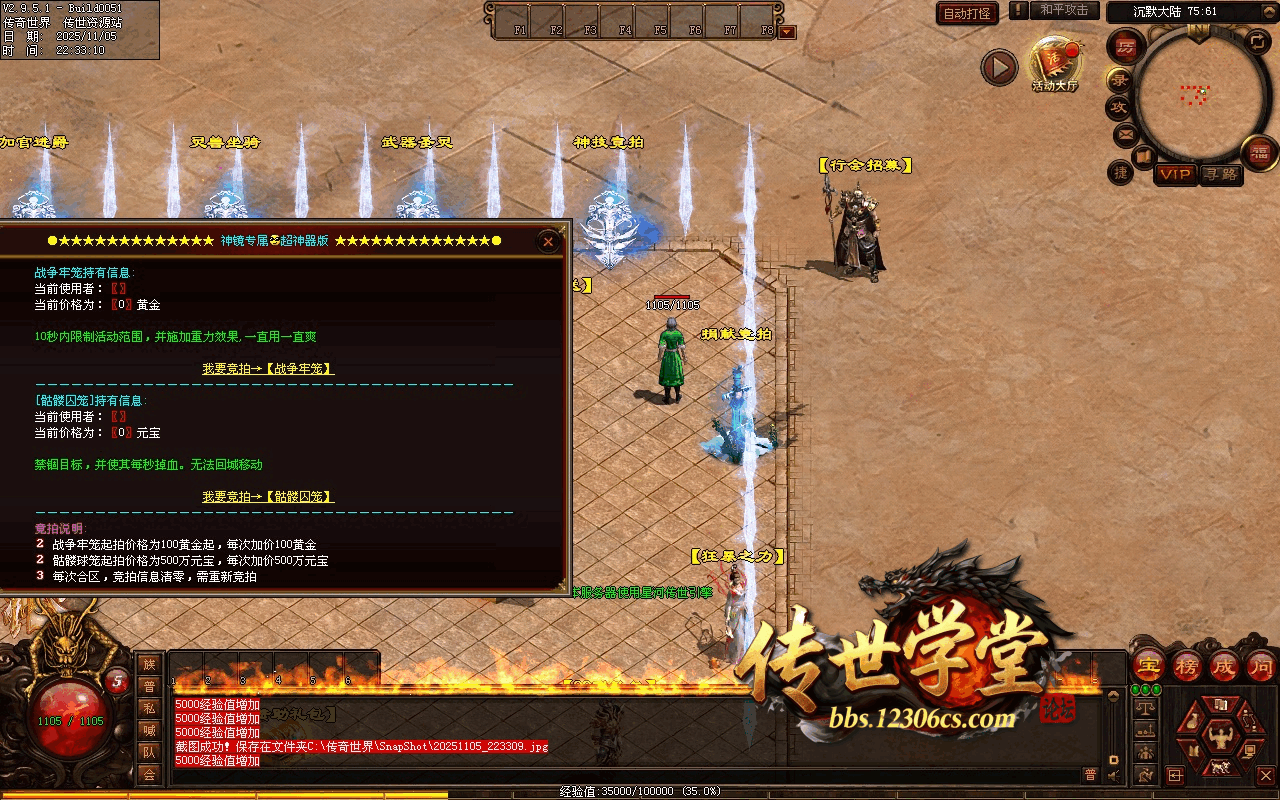The width and height of the screenshot is (1280, 800).
Task: Open the 成 achievements button
Action: pos(1224,665)
